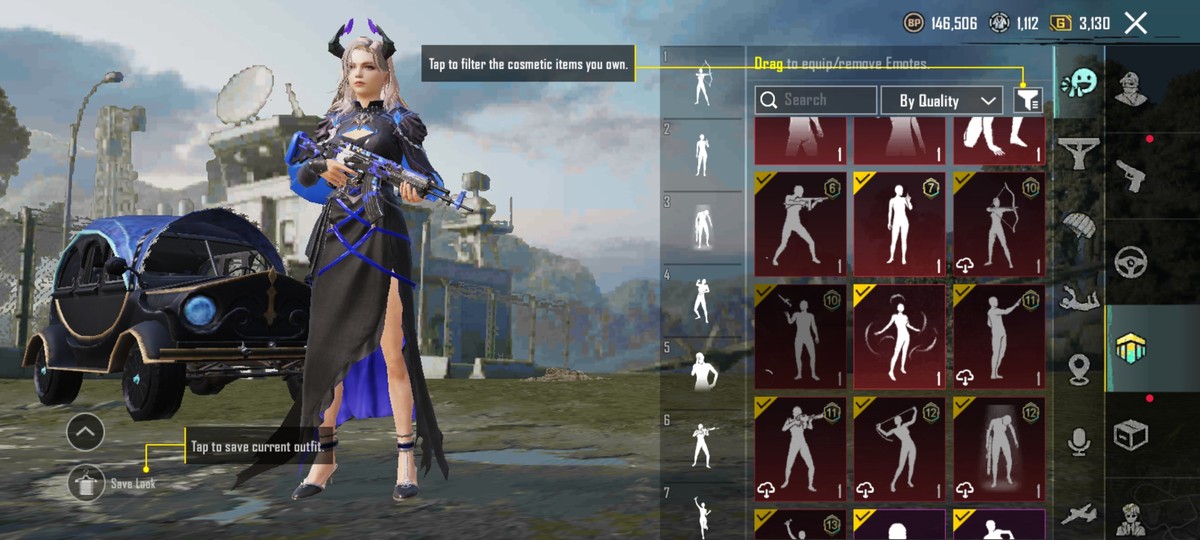Select the rifle-aiming emote with badge 6

800,223
